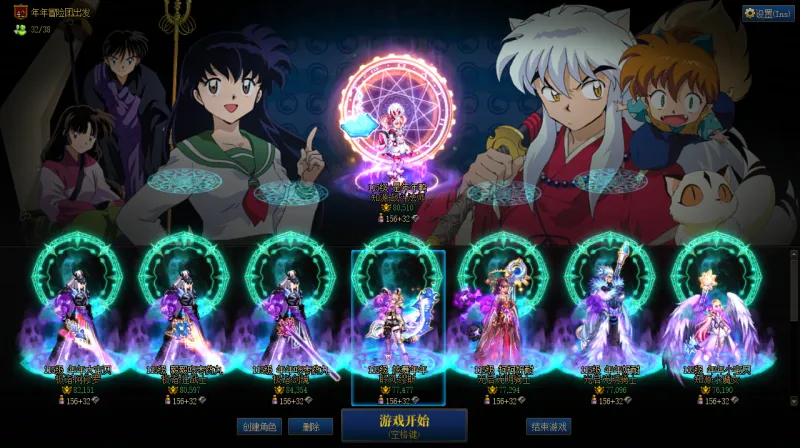This screenshot has width=800, height=448.
Task: Open the 设置 settings menu
Action: point(768,13)
